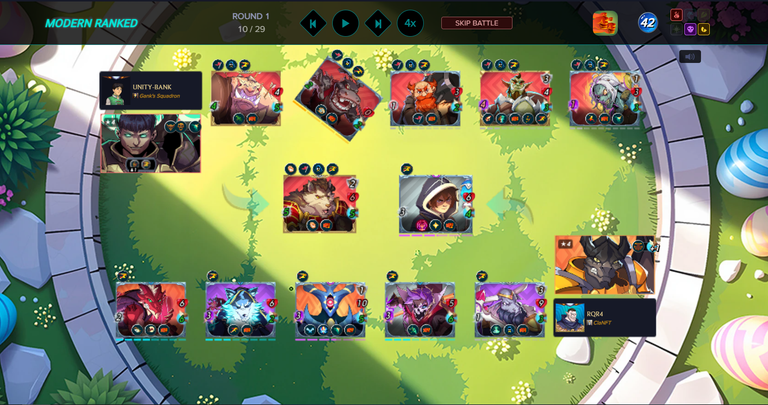Select UNITY-BANK's green-eyed summoner card
The image size is (768, 405).
[150, 142]
